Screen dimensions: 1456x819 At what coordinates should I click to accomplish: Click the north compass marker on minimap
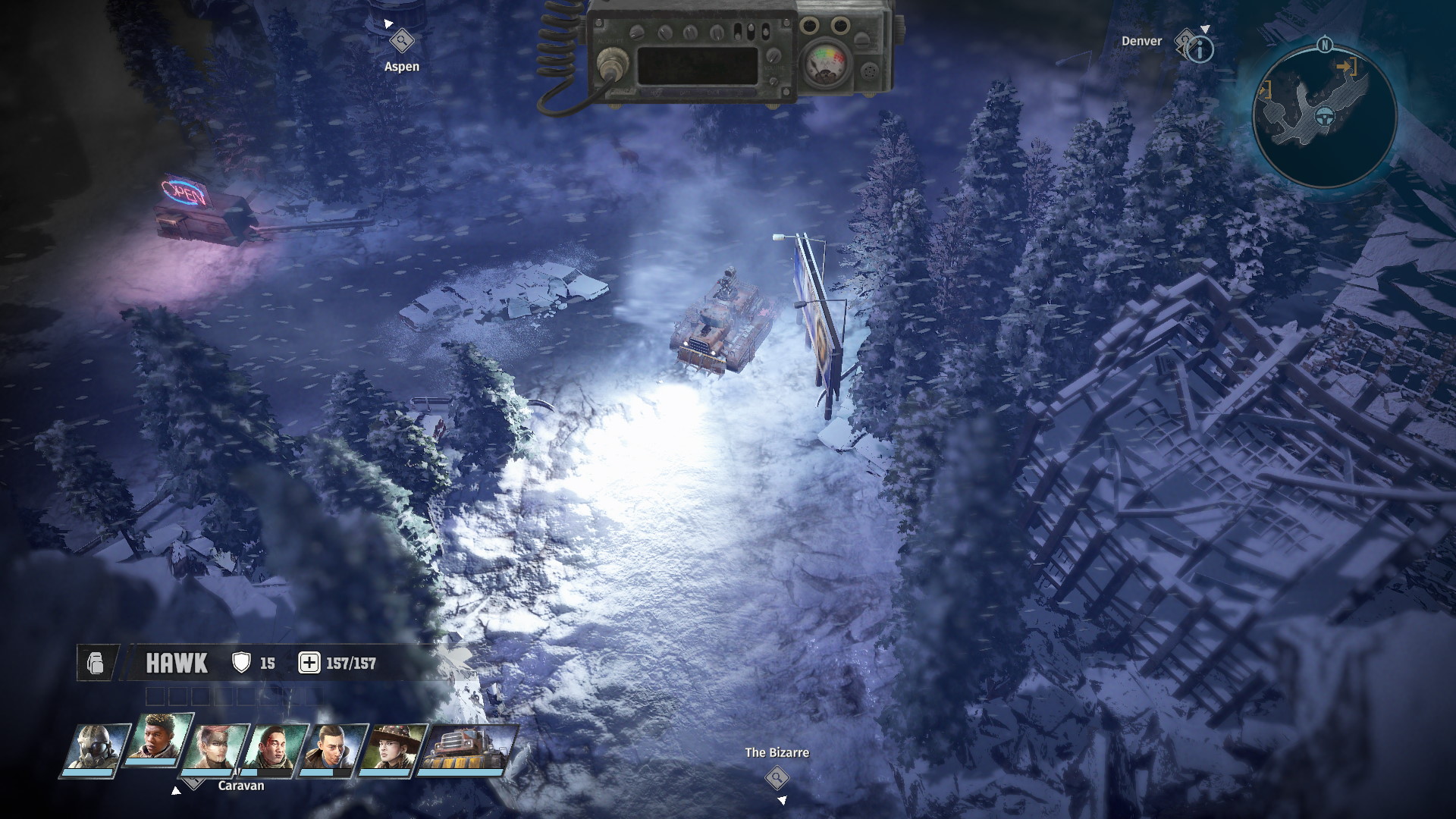(x=1325, y=45)
